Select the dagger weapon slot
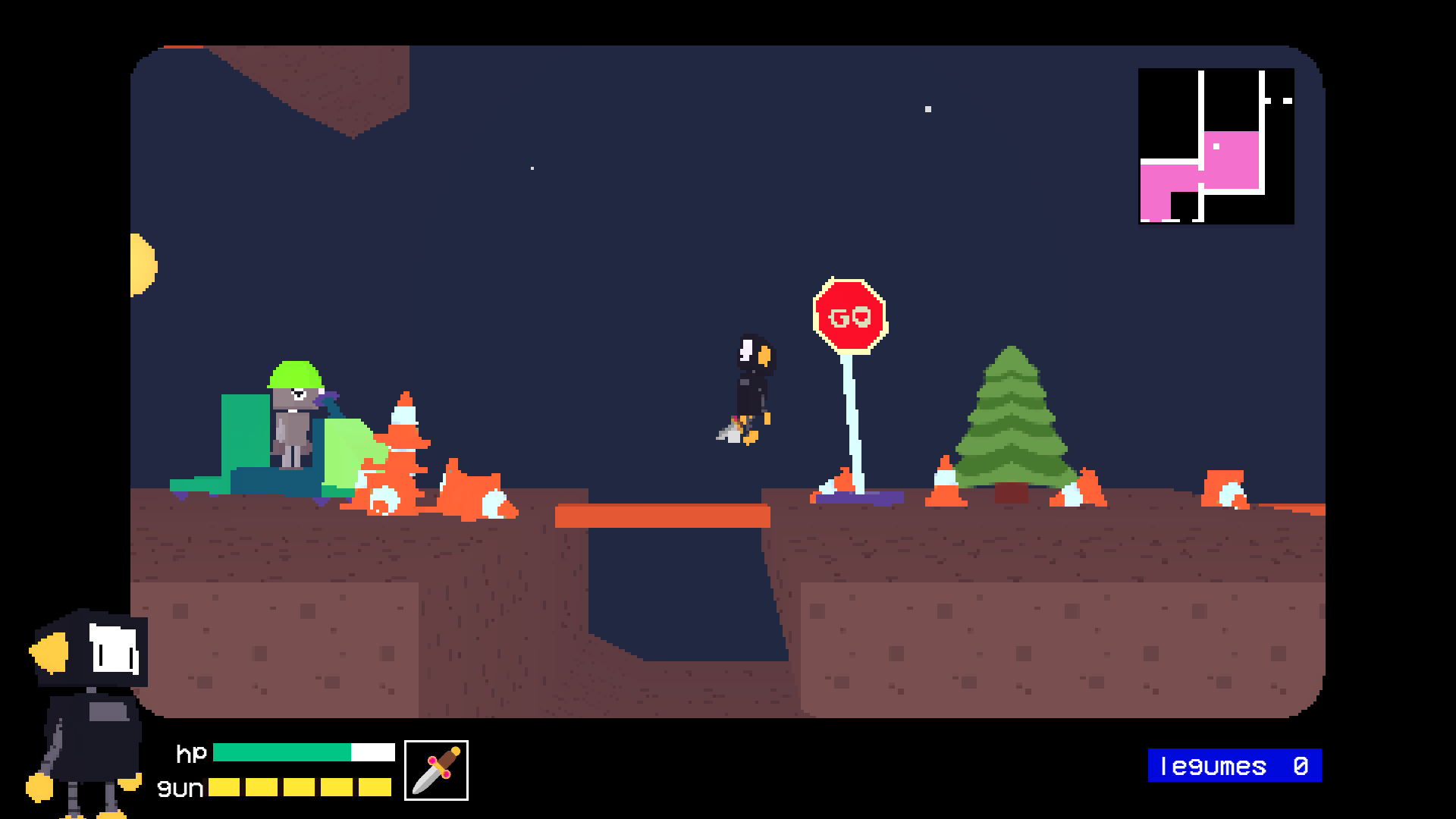The image size is (1456, 819). point(436,770)
